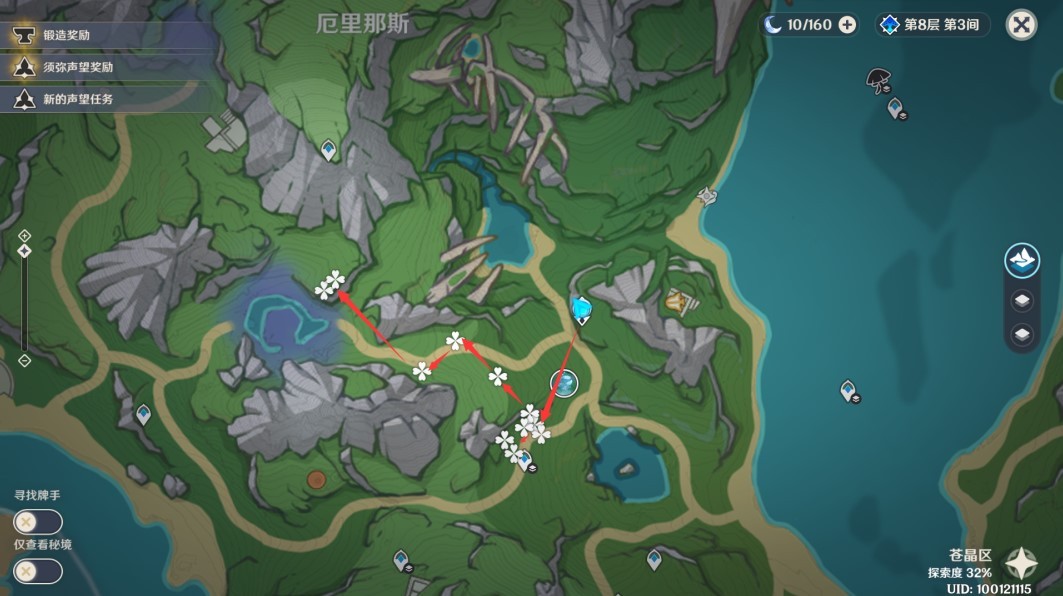
Task: Open the 苍晶区 region selector star icon
Action: coord(1021,564)
